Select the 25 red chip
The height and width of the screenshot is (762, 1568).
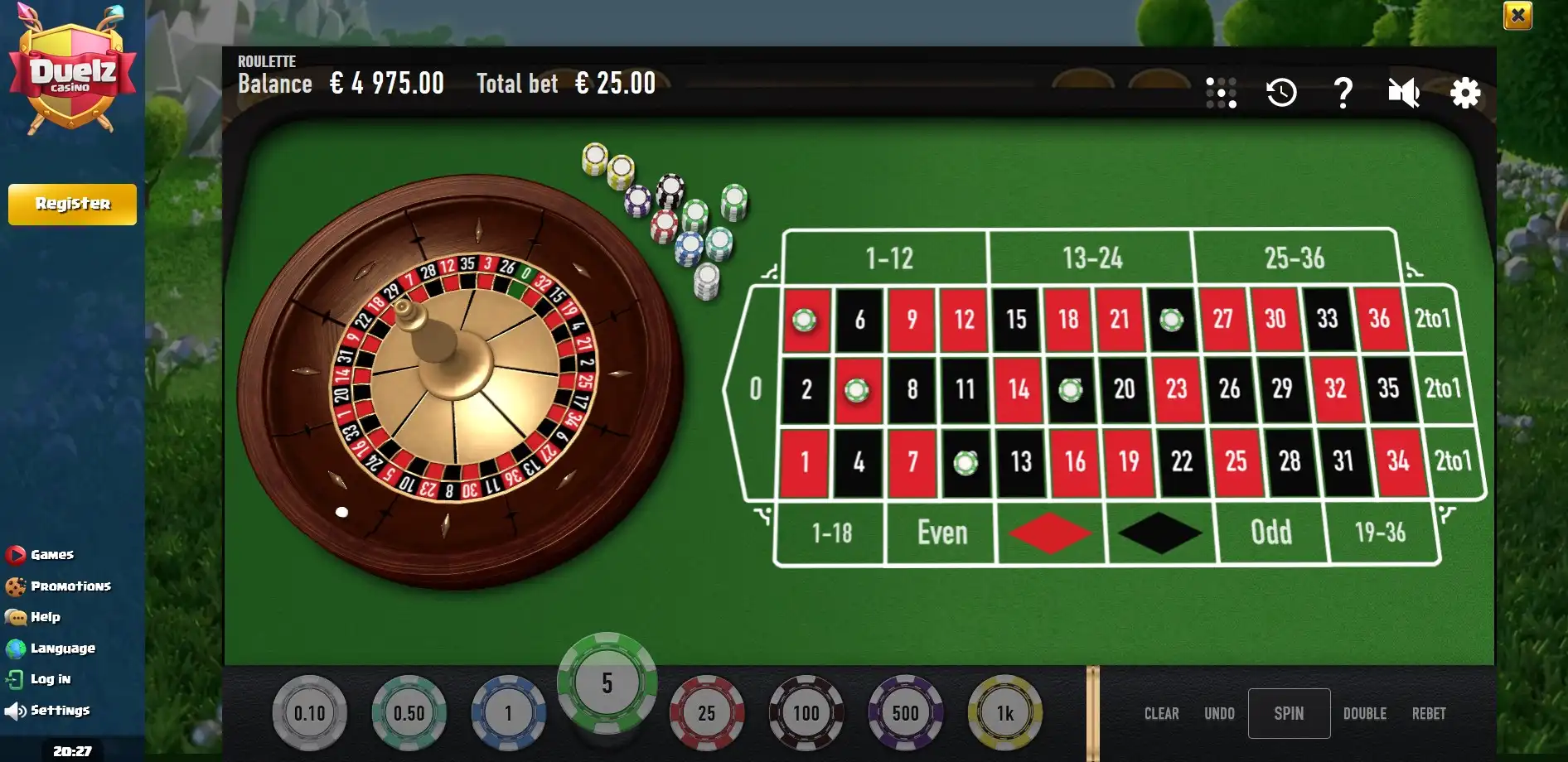(706, 712)
